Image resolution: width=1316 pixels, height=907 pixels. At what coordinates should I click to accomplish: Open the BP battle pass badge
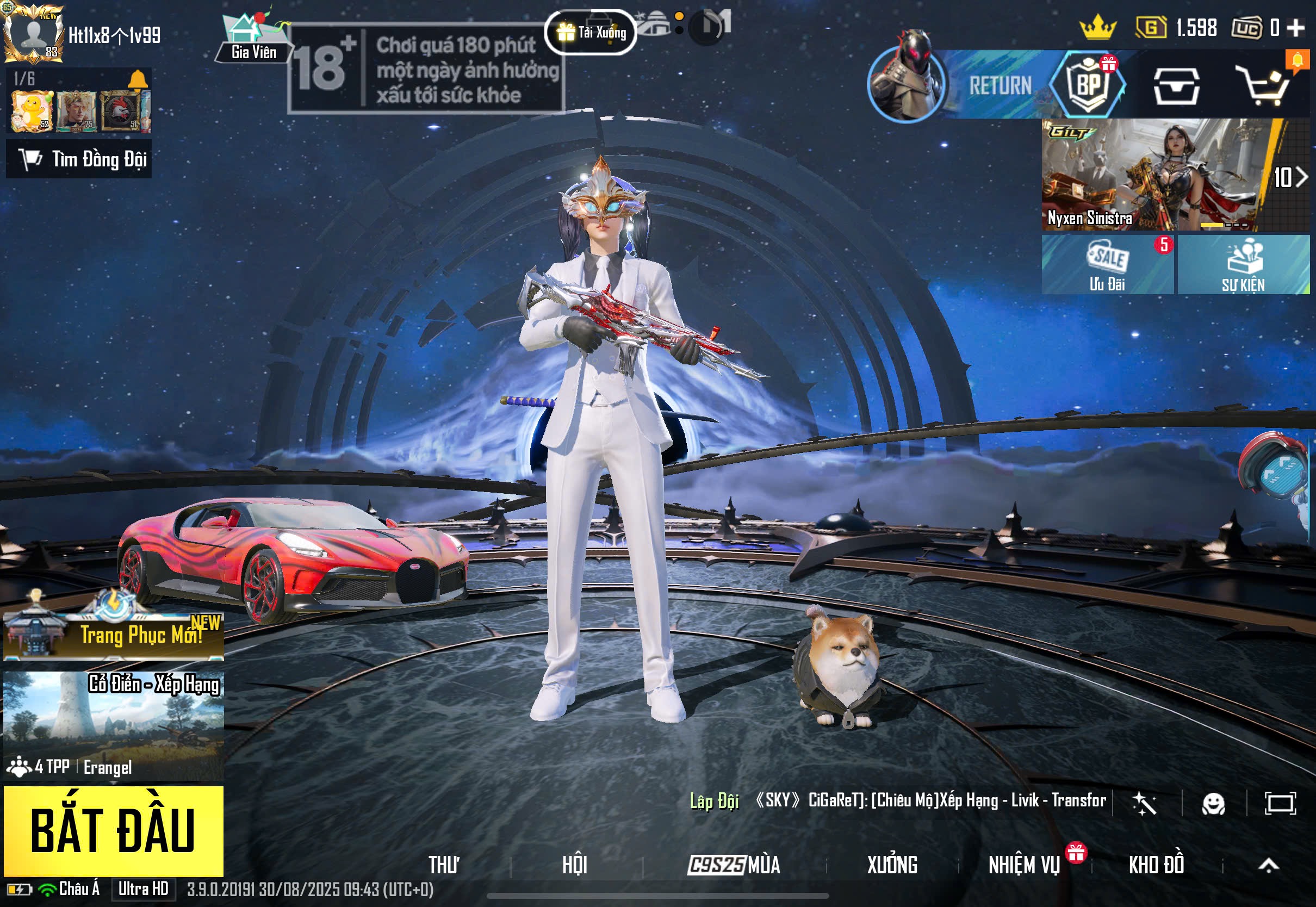[x=1088, y=85]
